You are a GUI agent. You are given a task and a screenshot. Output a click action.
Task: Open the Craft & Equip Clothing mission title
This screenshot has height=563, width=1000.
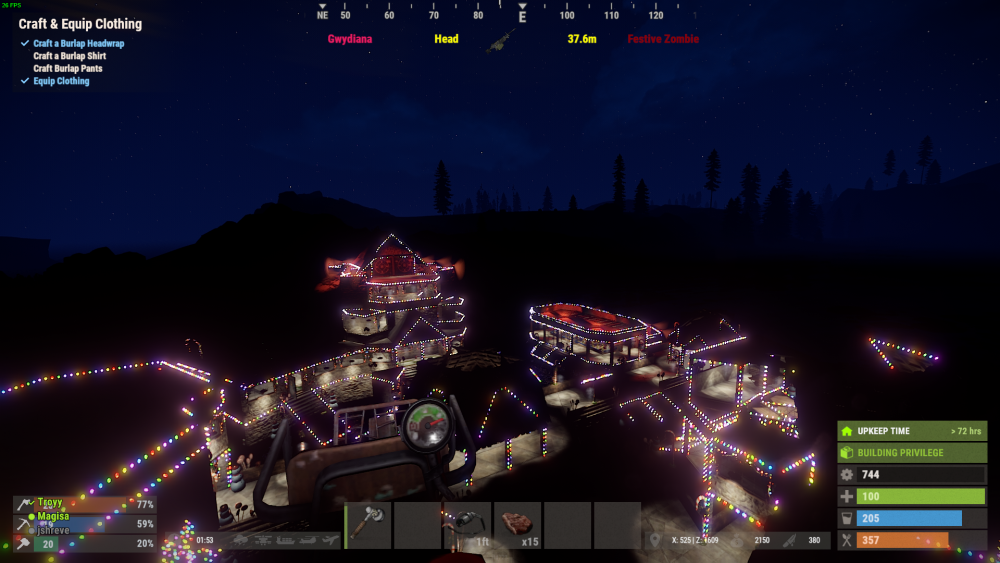[x=80, y=24]
